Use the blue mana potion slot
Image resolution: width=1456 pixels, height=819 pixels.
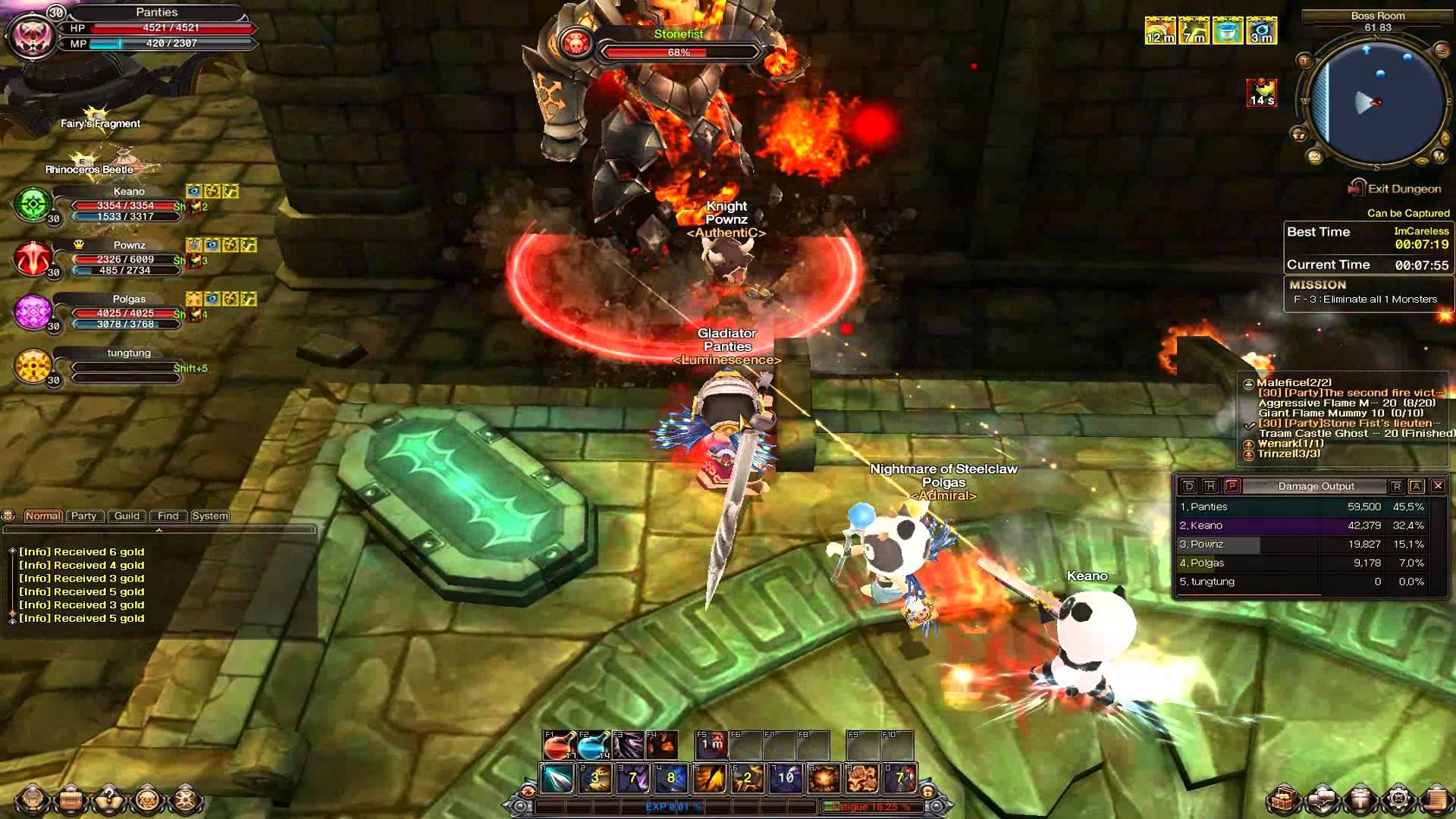pos(593,745)
